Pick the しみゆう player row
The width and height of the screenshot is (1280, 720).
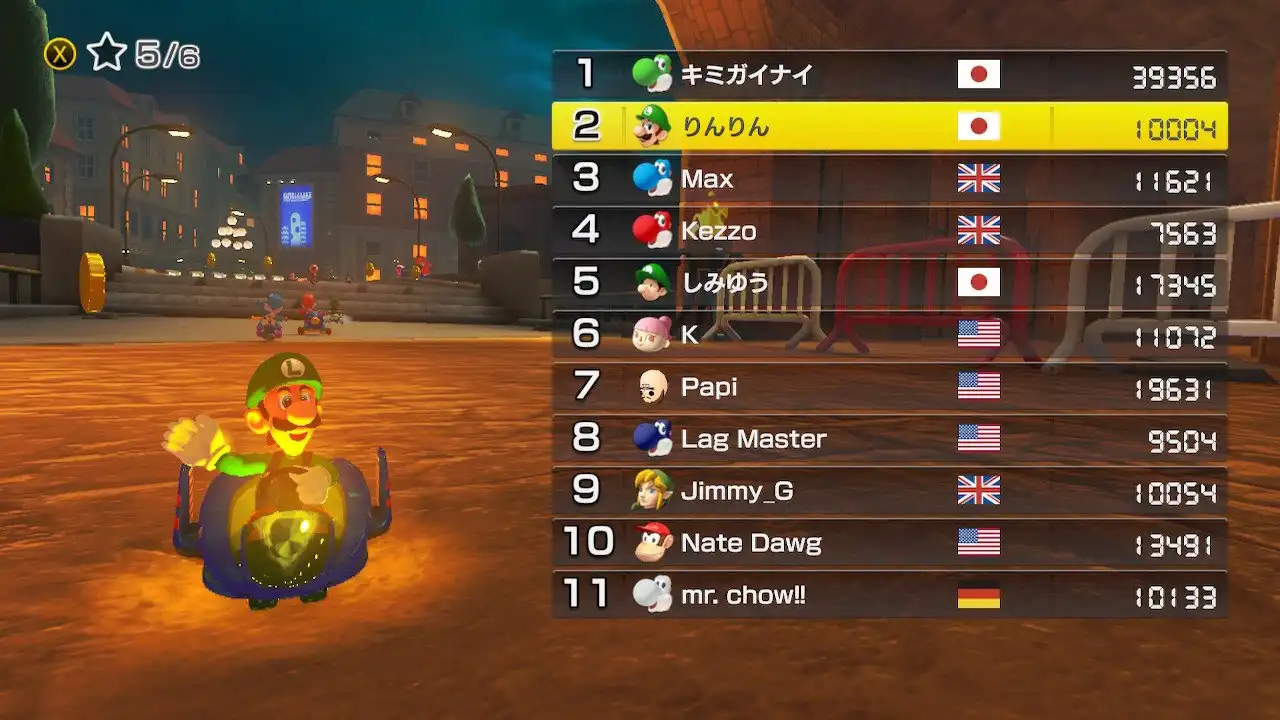click(889, 283)
